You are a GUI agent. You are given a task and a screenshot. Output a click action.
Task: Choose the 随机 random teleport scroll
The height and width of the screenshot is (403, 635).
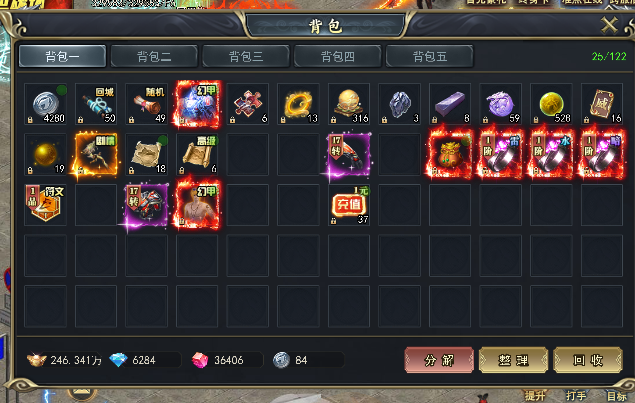[x=147, y=105]
